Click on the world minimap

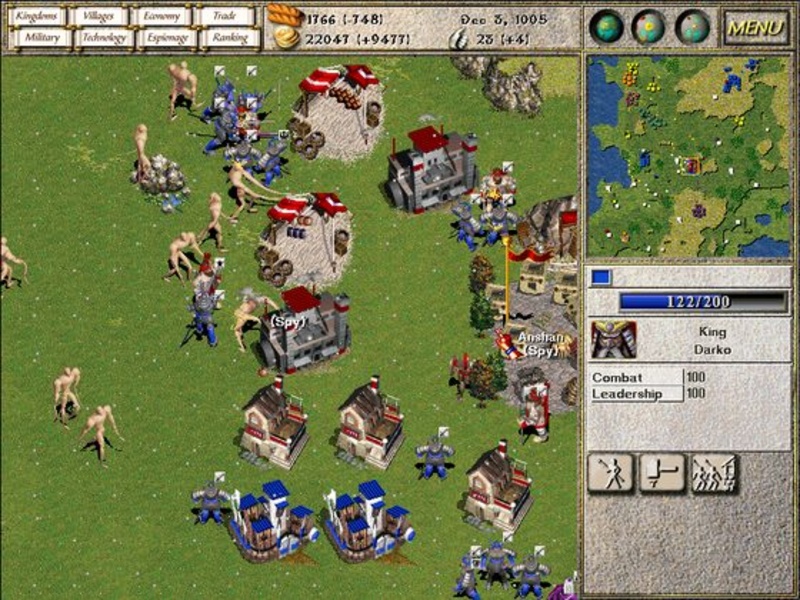(688, 155)
